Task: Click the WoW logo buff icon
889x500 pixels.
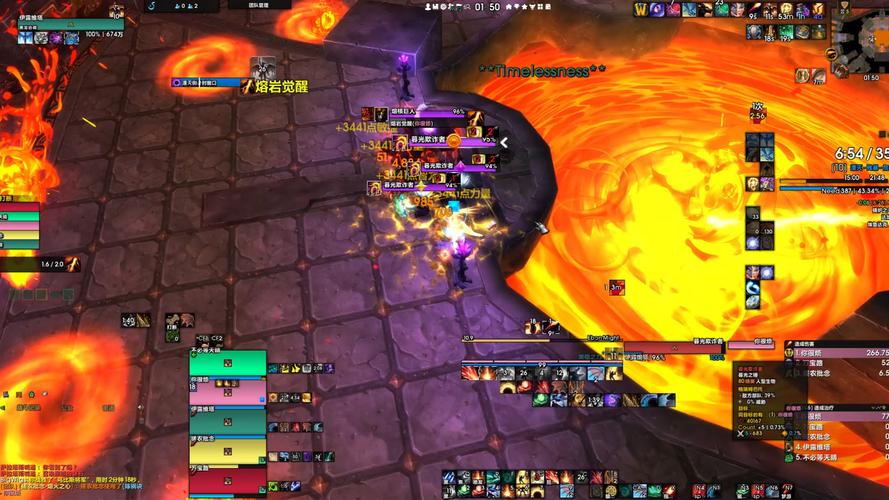Action: [643, 9]
